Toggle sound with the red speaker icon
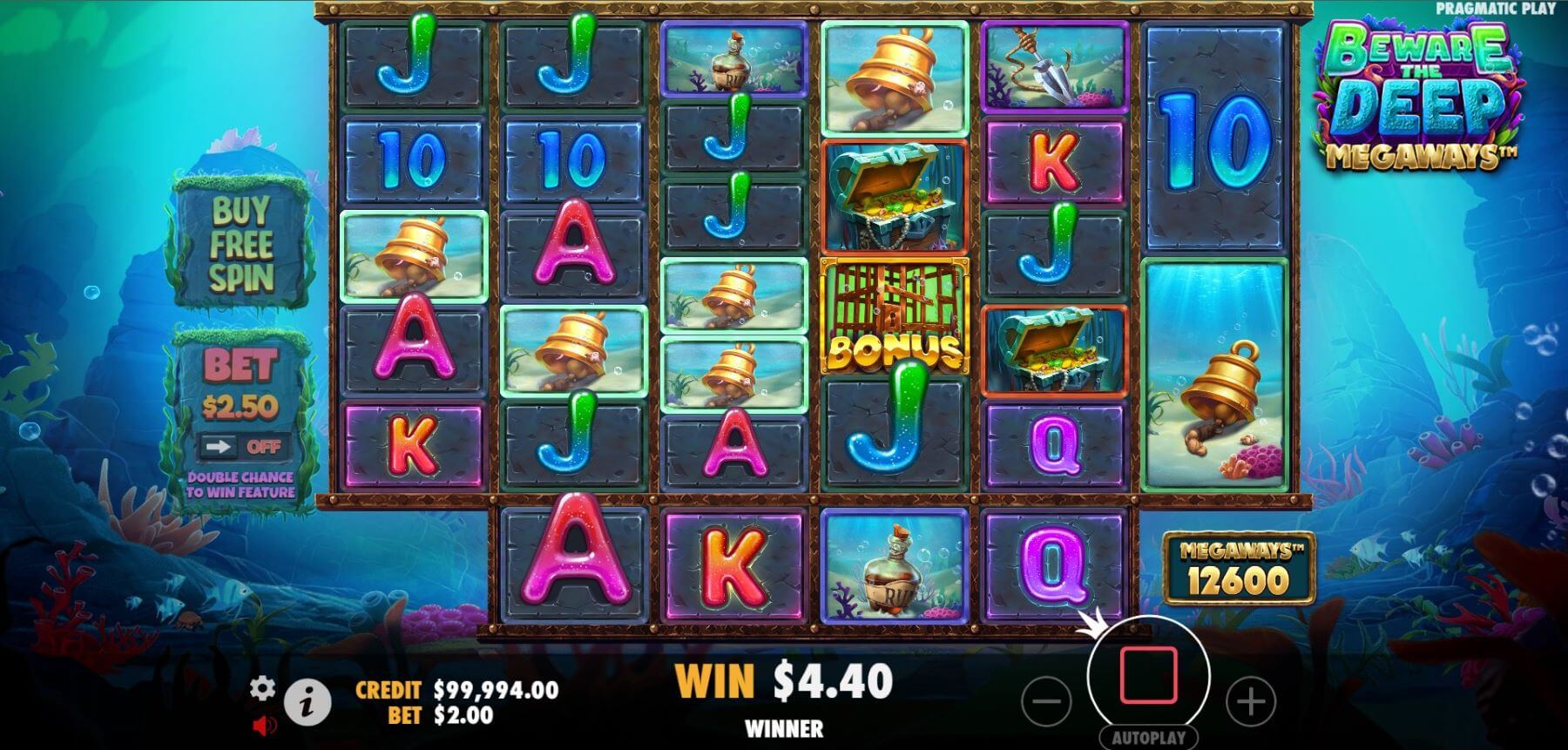Viewport: 1568px width, 750px height. pos(265,724)
